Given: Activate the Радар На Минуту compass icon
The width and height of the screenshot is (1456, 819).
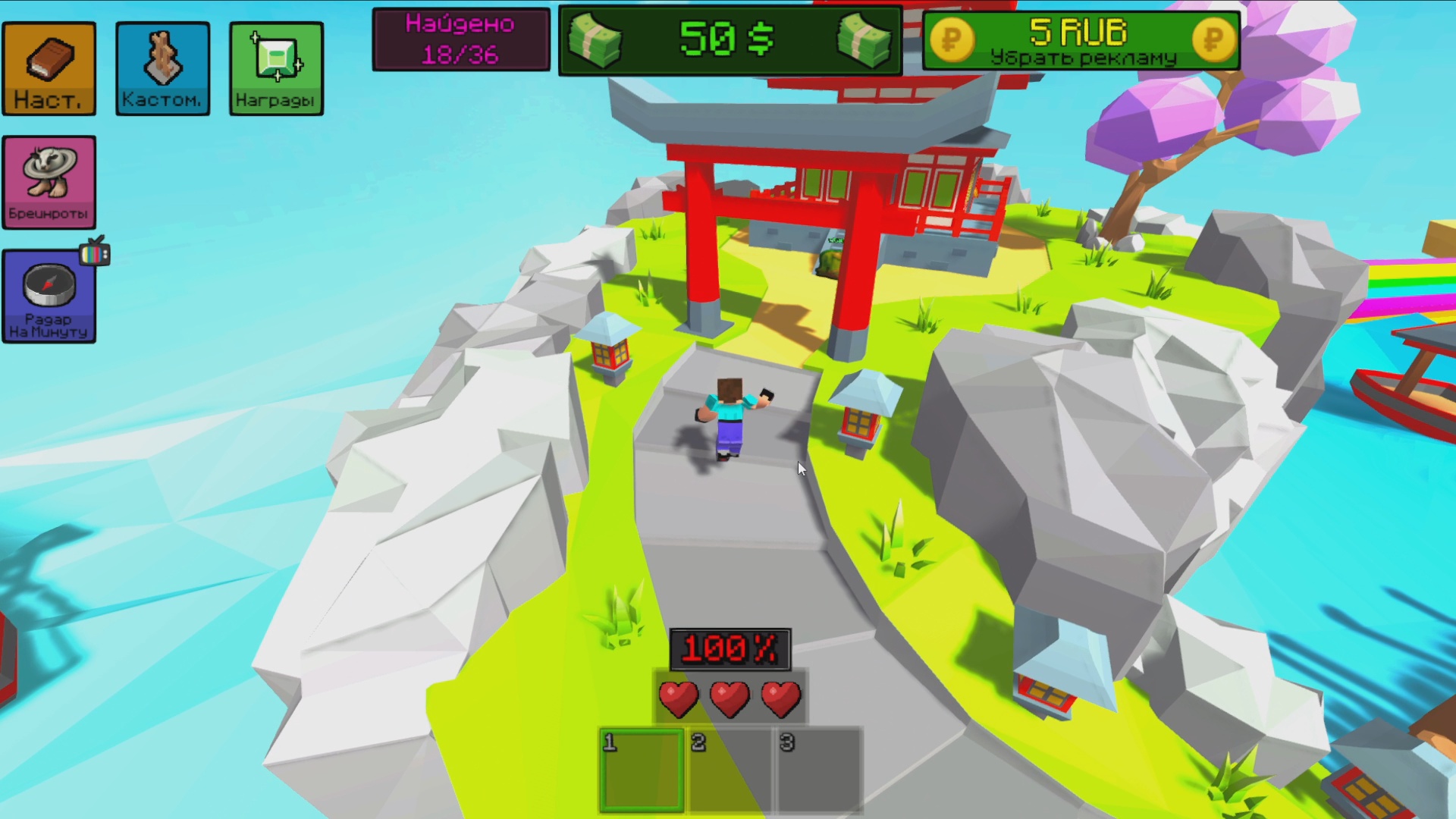Looking at the screenshot, I should click(x=49, y=296).
